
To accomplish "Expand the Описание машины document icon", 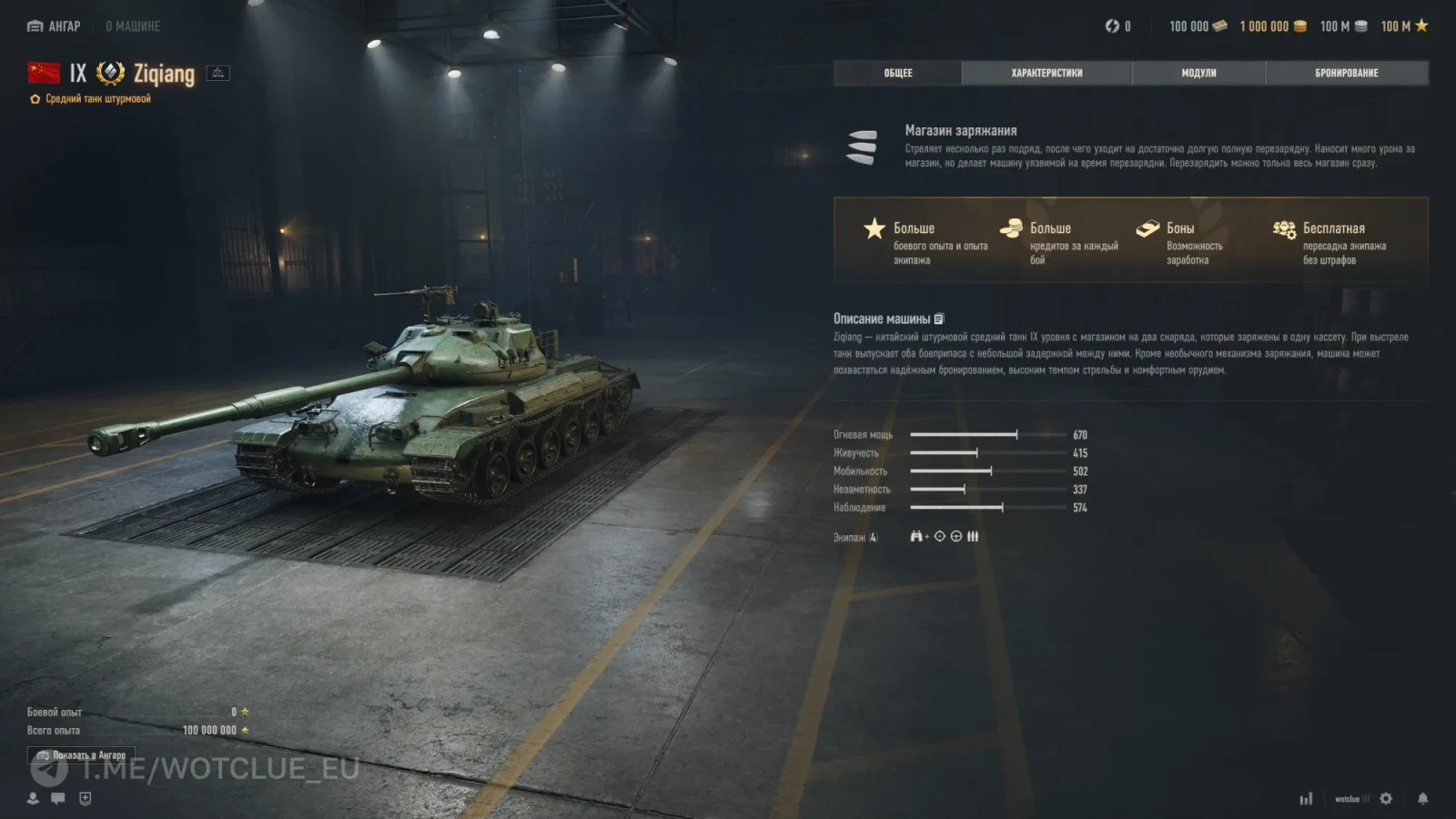I will (939, 319).
